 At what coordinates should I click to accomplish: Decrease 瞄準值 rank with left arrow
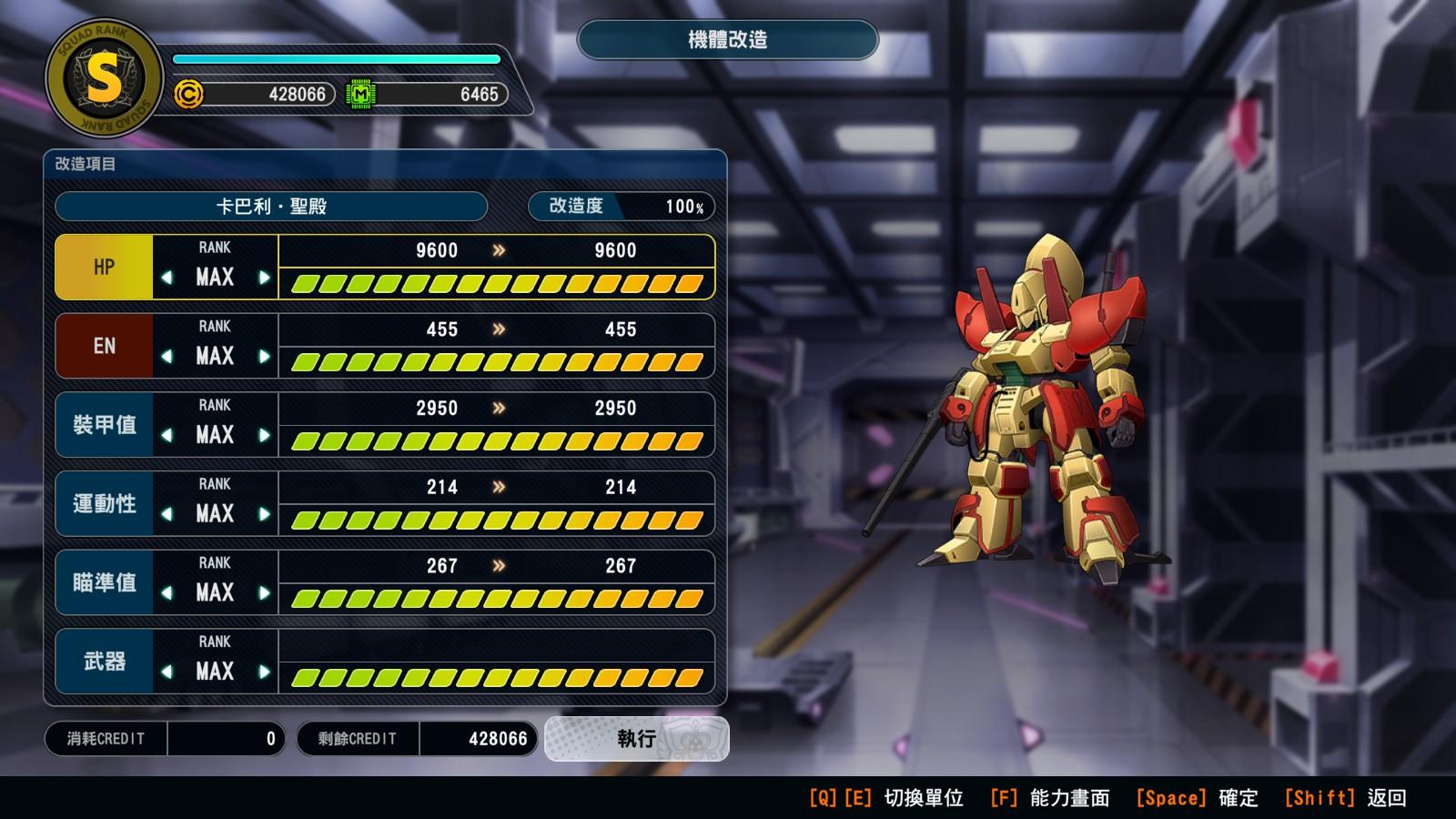click(167, 593)
